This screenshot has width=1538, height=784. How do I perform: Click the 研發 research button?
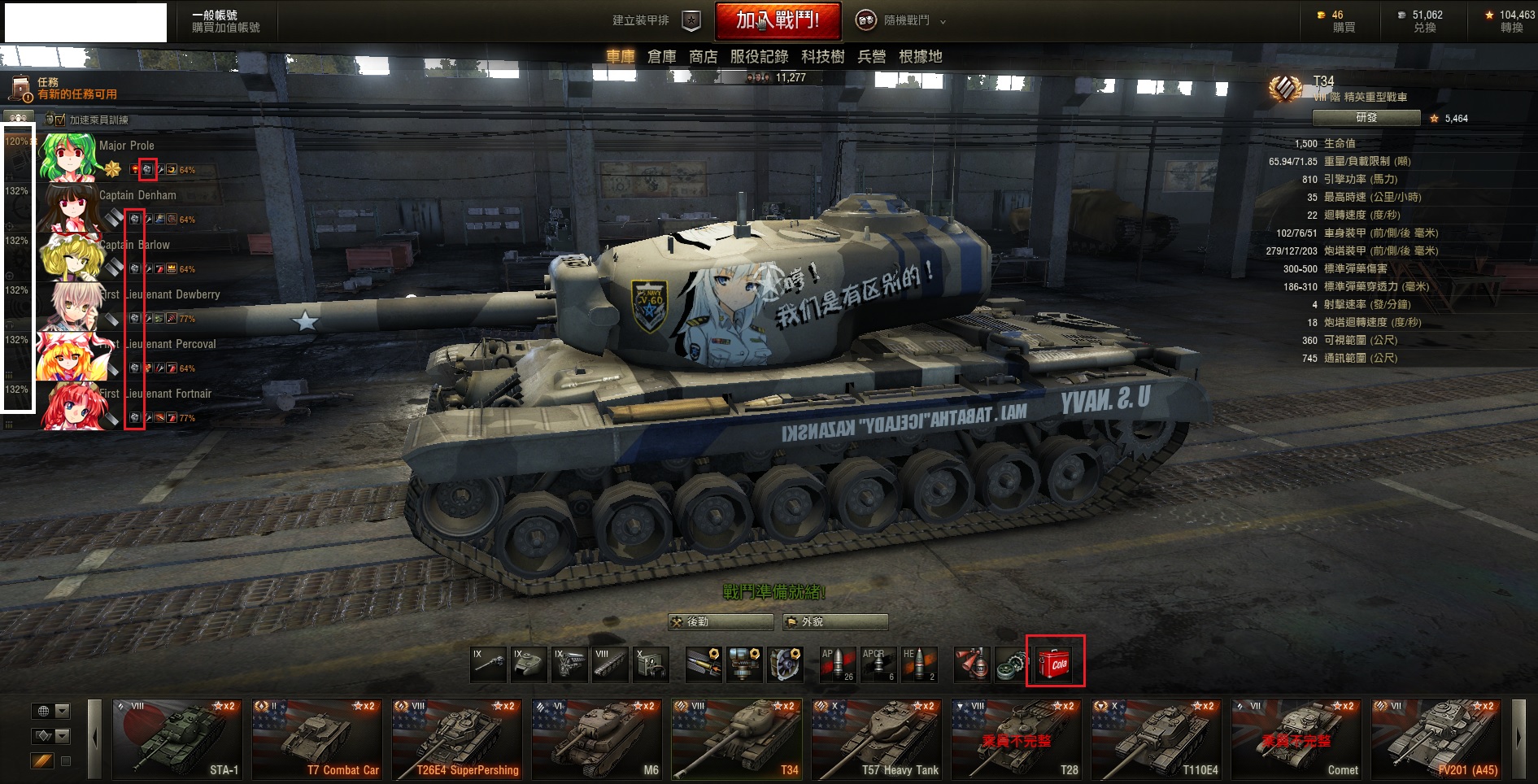1366,118
